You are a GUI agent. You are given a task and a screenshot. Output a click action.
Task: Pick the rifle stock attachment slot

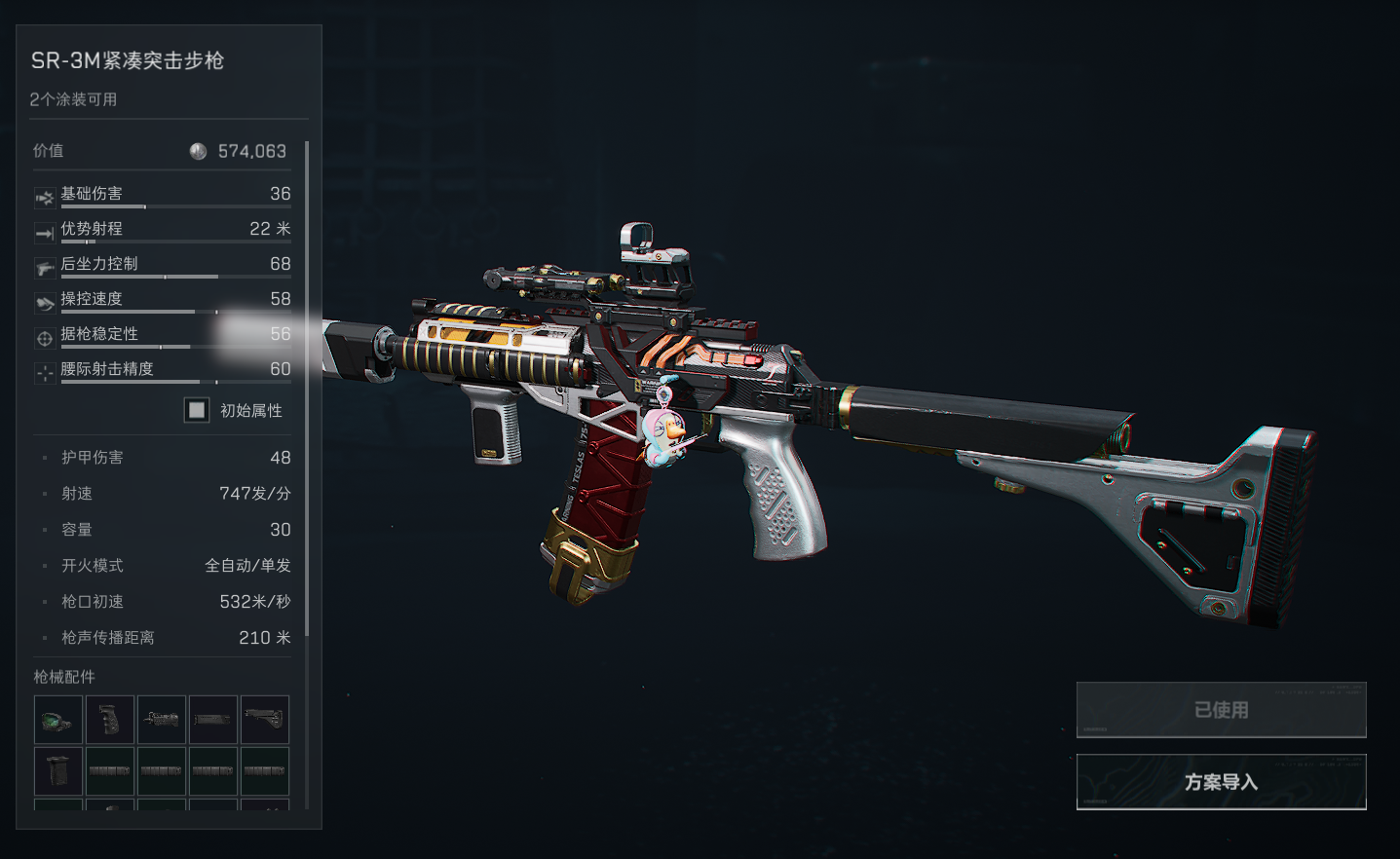pos(265,721)
